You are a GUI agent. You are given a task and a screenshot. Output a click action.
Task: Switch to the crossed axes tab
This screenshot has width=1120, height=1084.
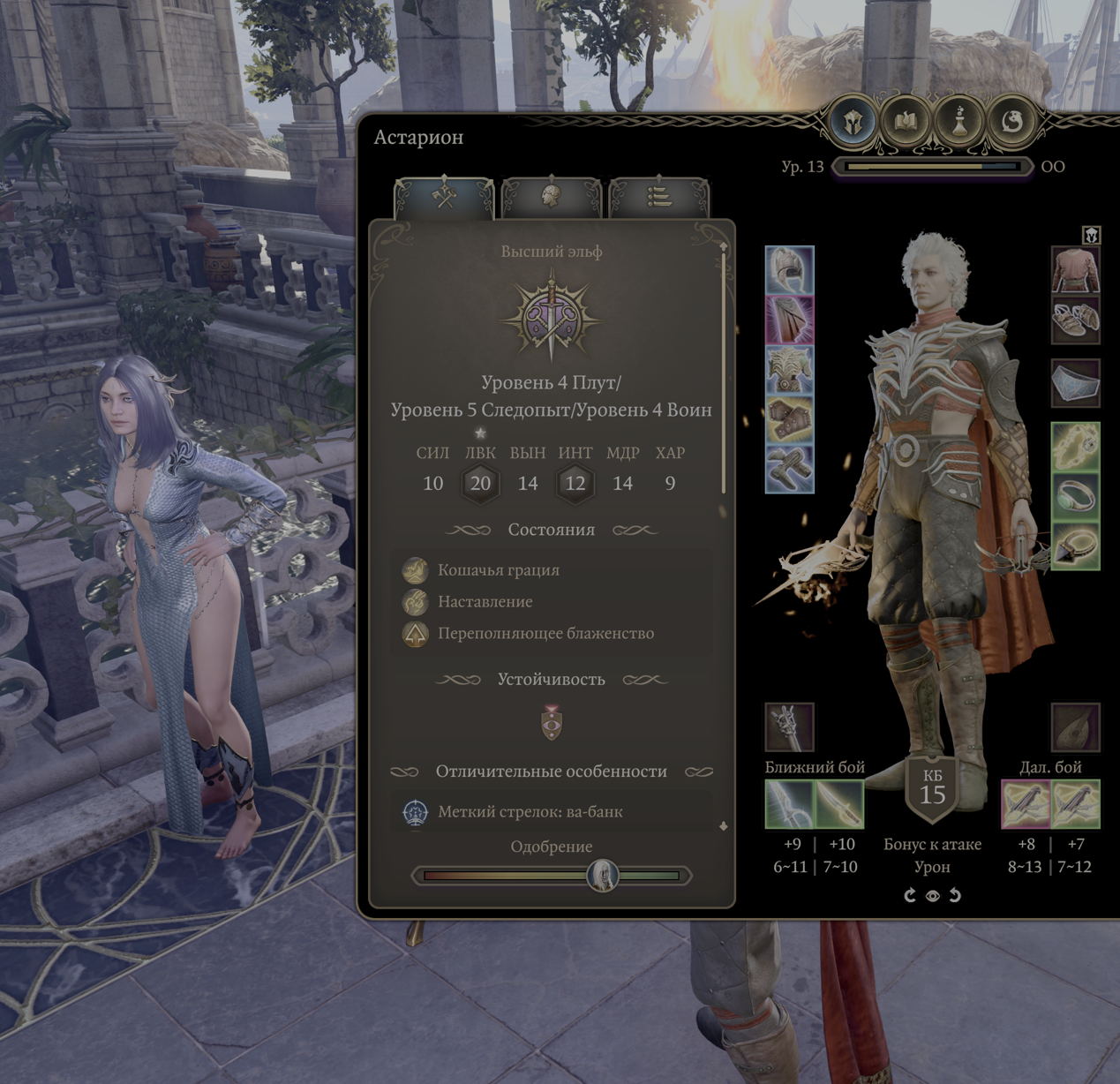444,196
